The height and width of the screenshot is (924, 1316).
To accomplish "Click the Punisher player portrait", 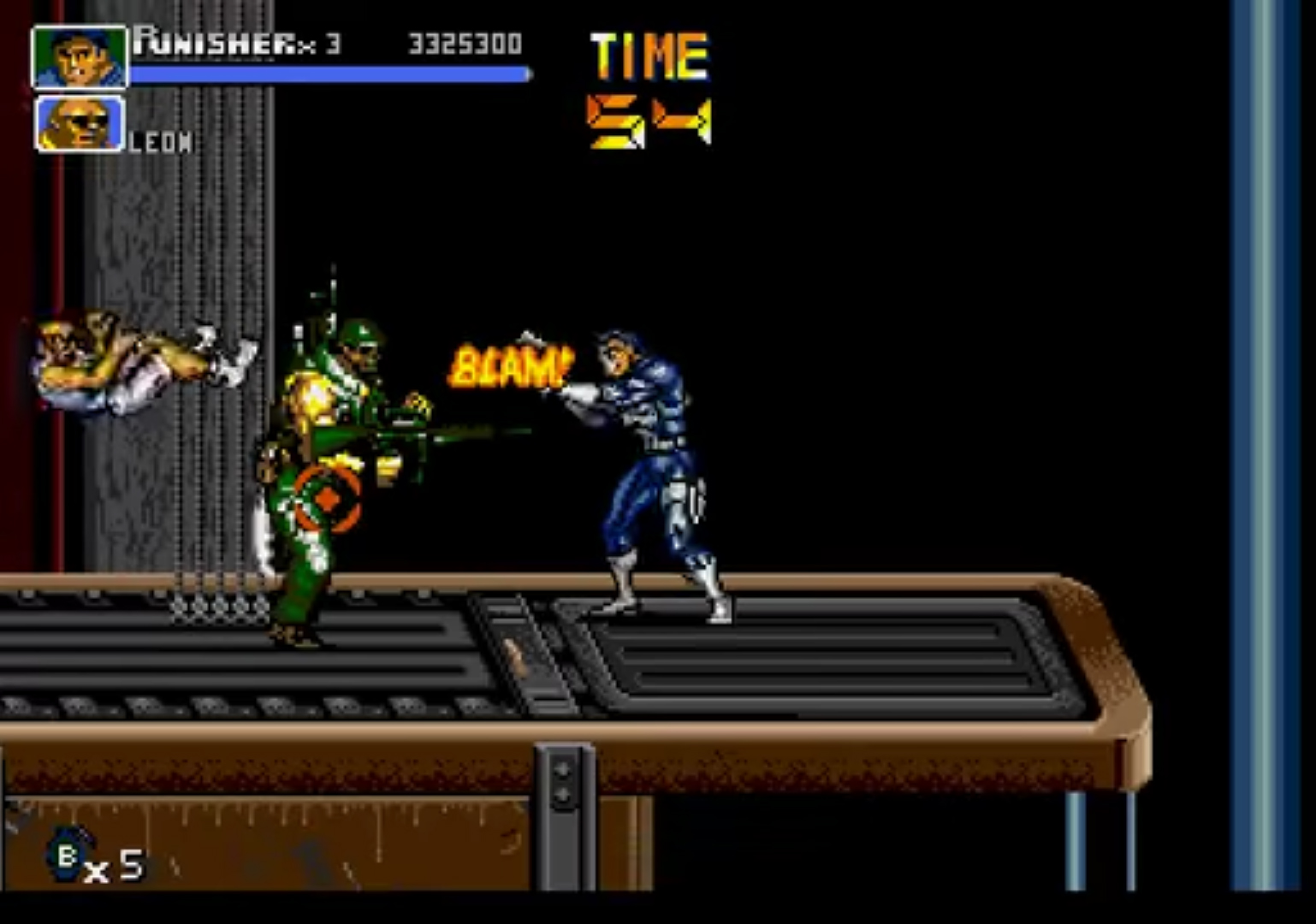I will 79,56.
